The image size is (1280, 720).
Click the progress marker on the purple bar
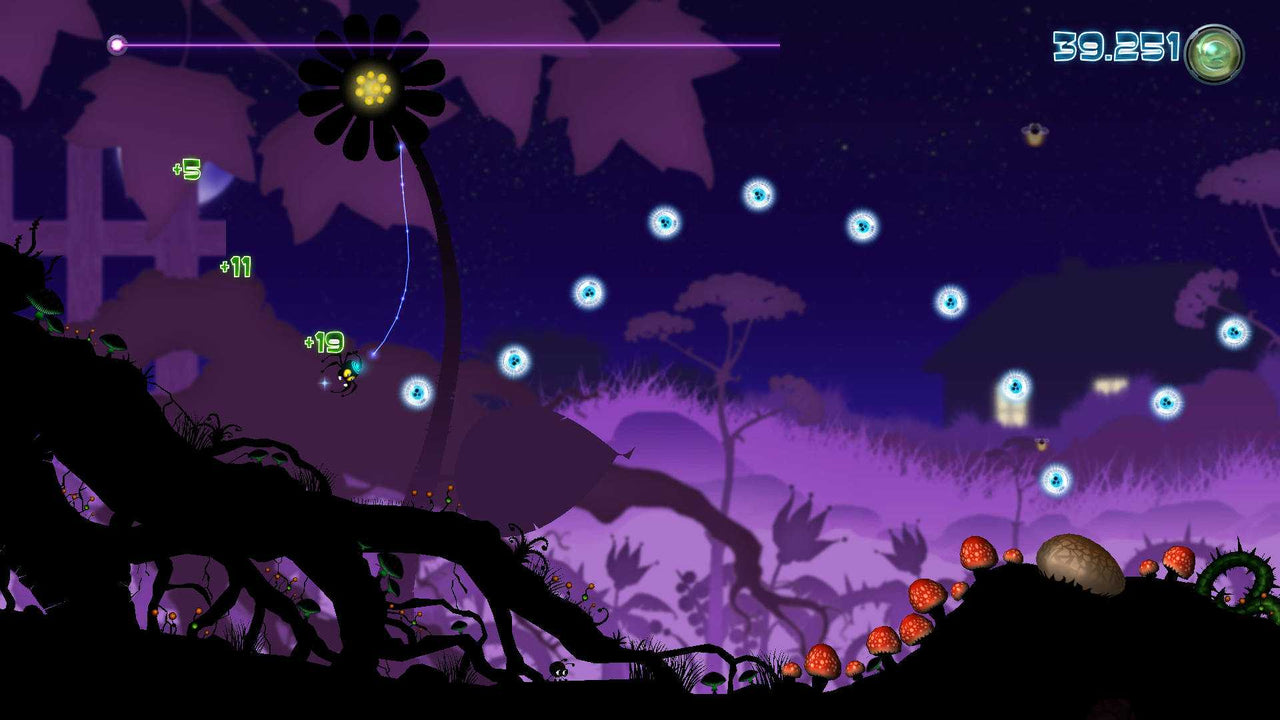(117, 44)
